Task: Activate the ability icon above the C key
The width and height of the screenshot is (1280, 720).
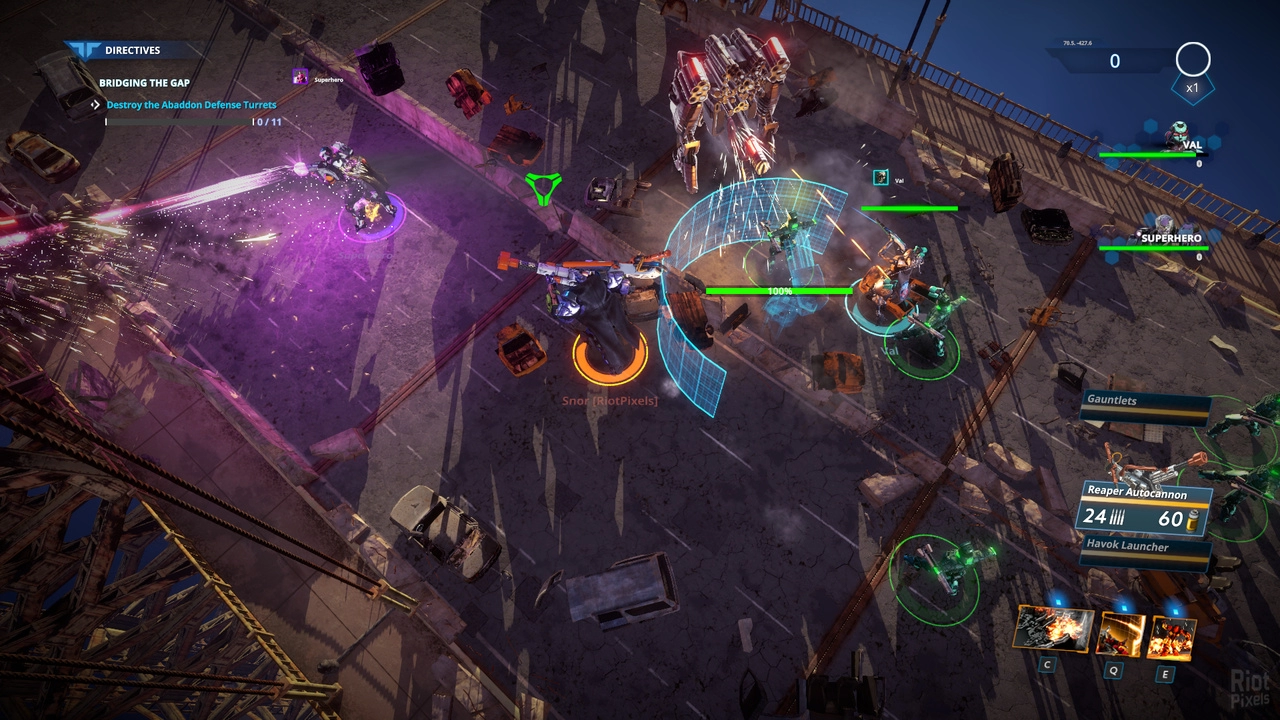Action: (1052, 629)
